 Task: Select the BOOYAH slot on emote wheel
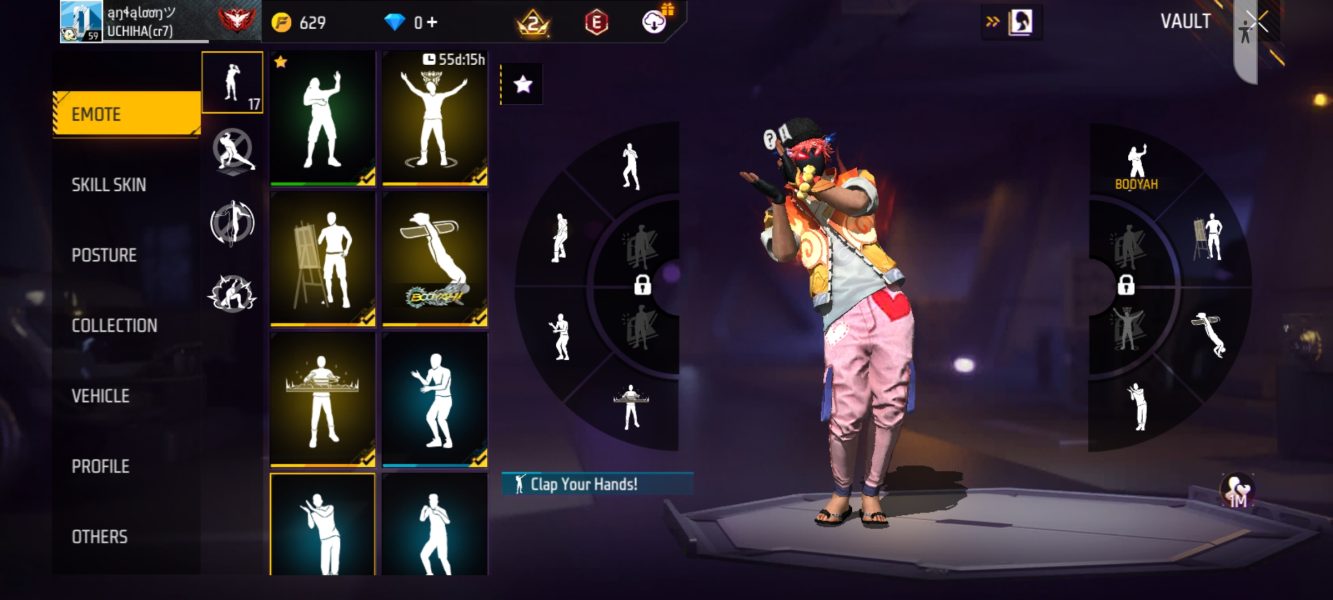(x=1136, y=167)
